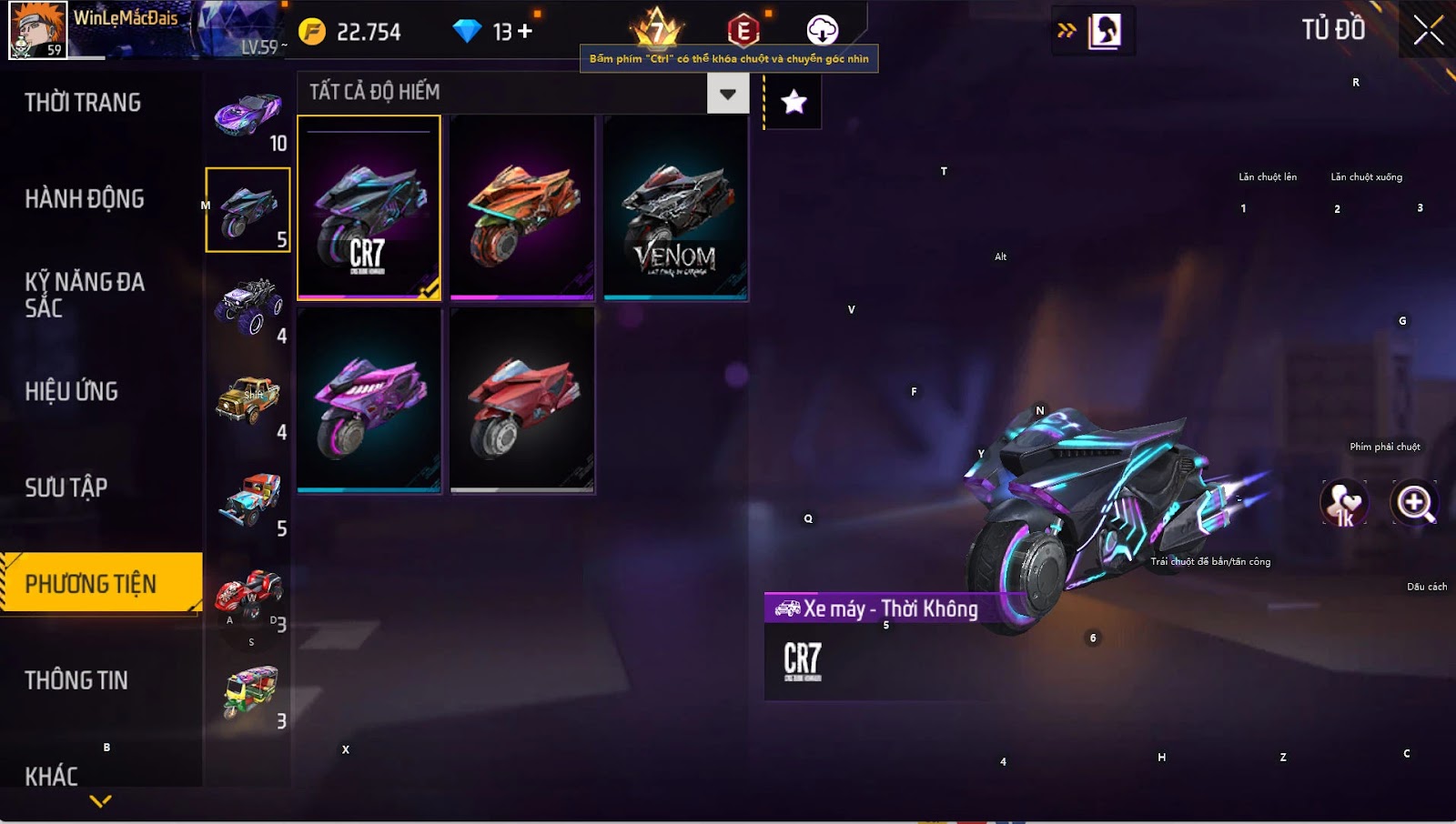The image size is (1456, 824).
Task: Switch to the Hành Động tab
Action: [85, 199]
